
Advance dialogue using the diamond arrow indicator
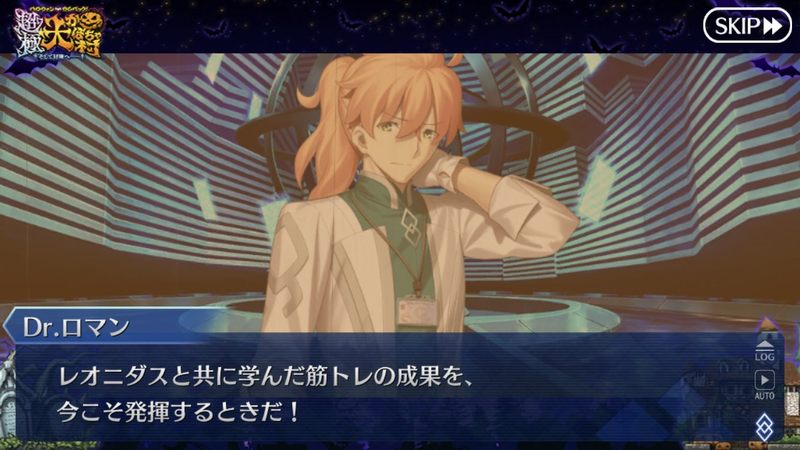pos(764,426)
